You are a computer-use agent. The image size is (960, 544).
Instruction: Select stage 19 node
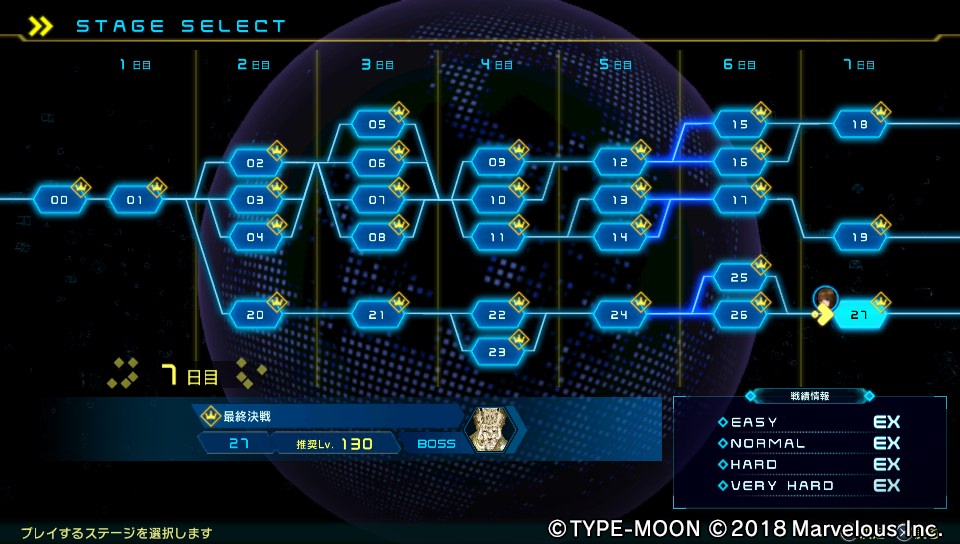[x=859, y=238]
